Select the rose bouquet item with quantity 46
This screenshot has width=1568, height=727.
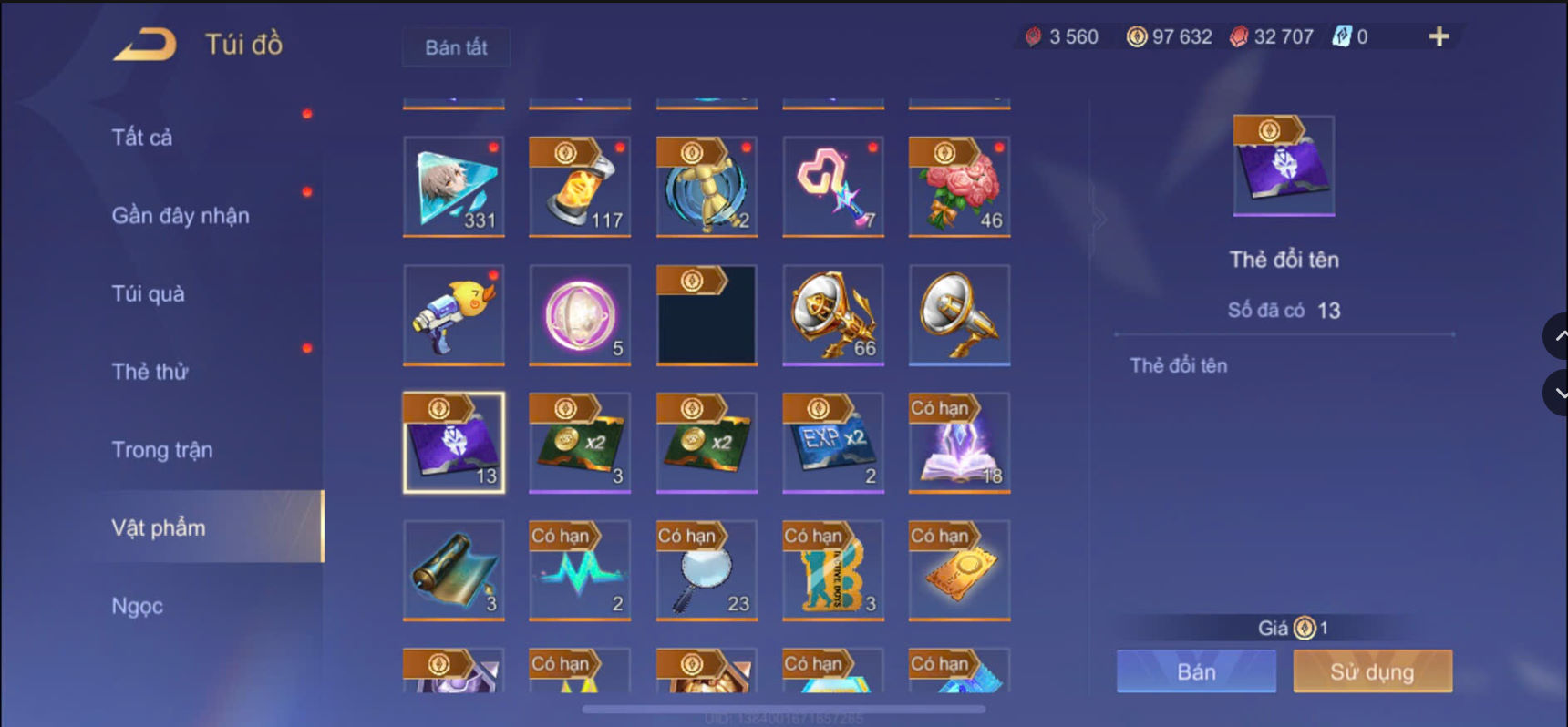959,187
